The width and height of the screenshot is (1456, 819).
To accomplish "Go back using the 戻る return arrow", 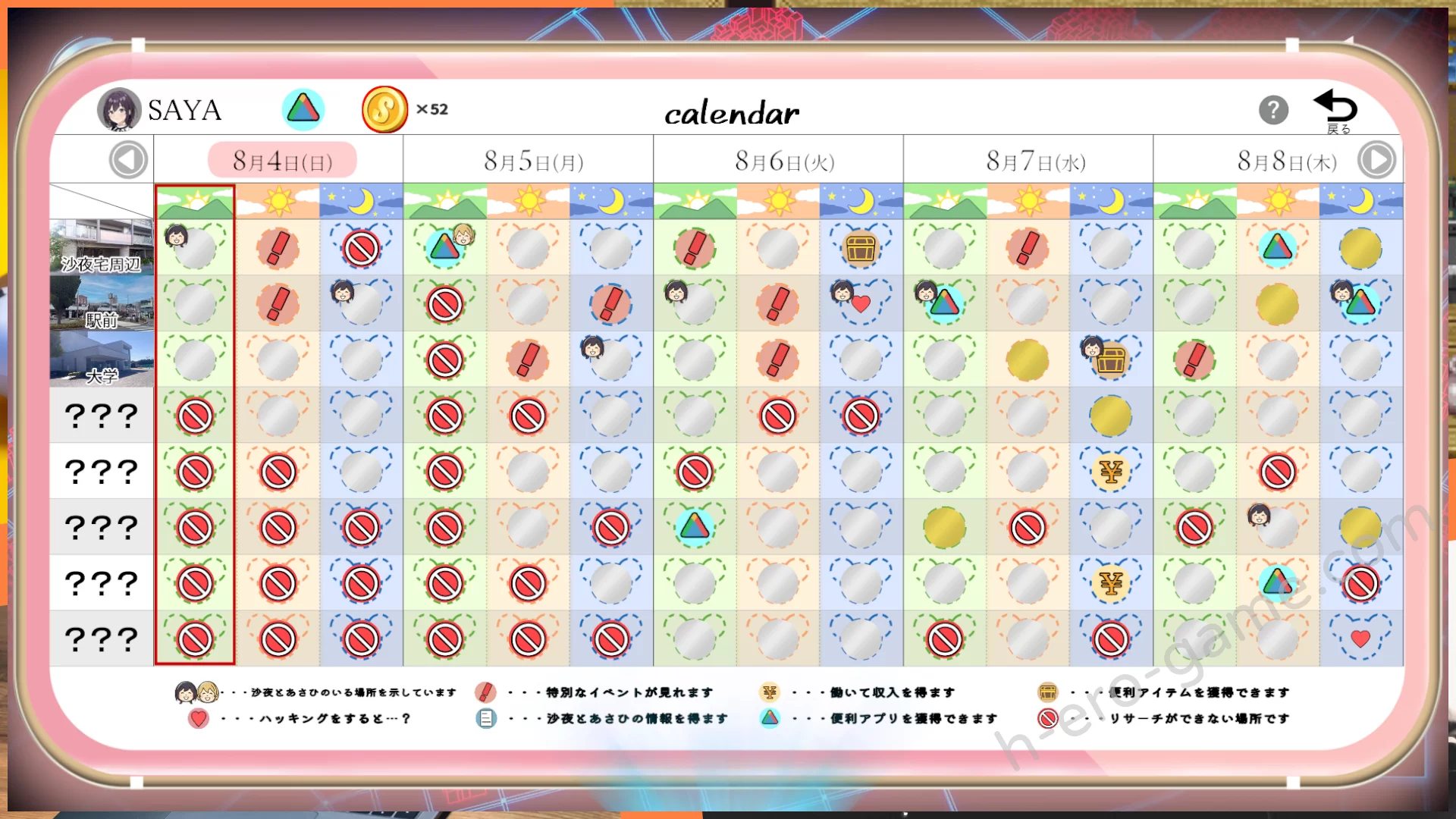I will pyautogui.click(x=1336, y=111).
